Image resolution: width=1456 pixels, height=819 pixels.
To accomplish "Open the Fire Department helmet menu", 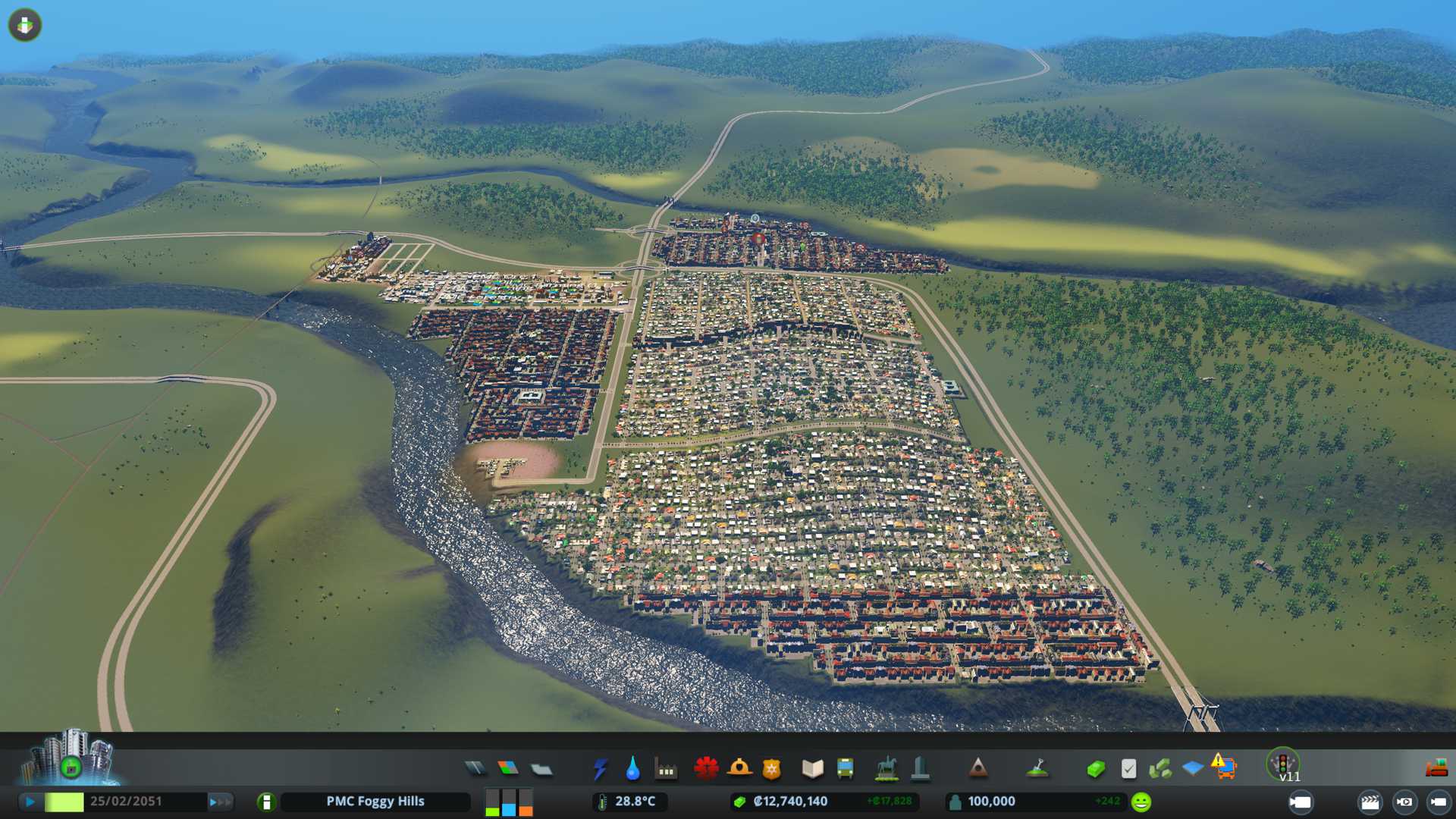I will click(739, 769).
